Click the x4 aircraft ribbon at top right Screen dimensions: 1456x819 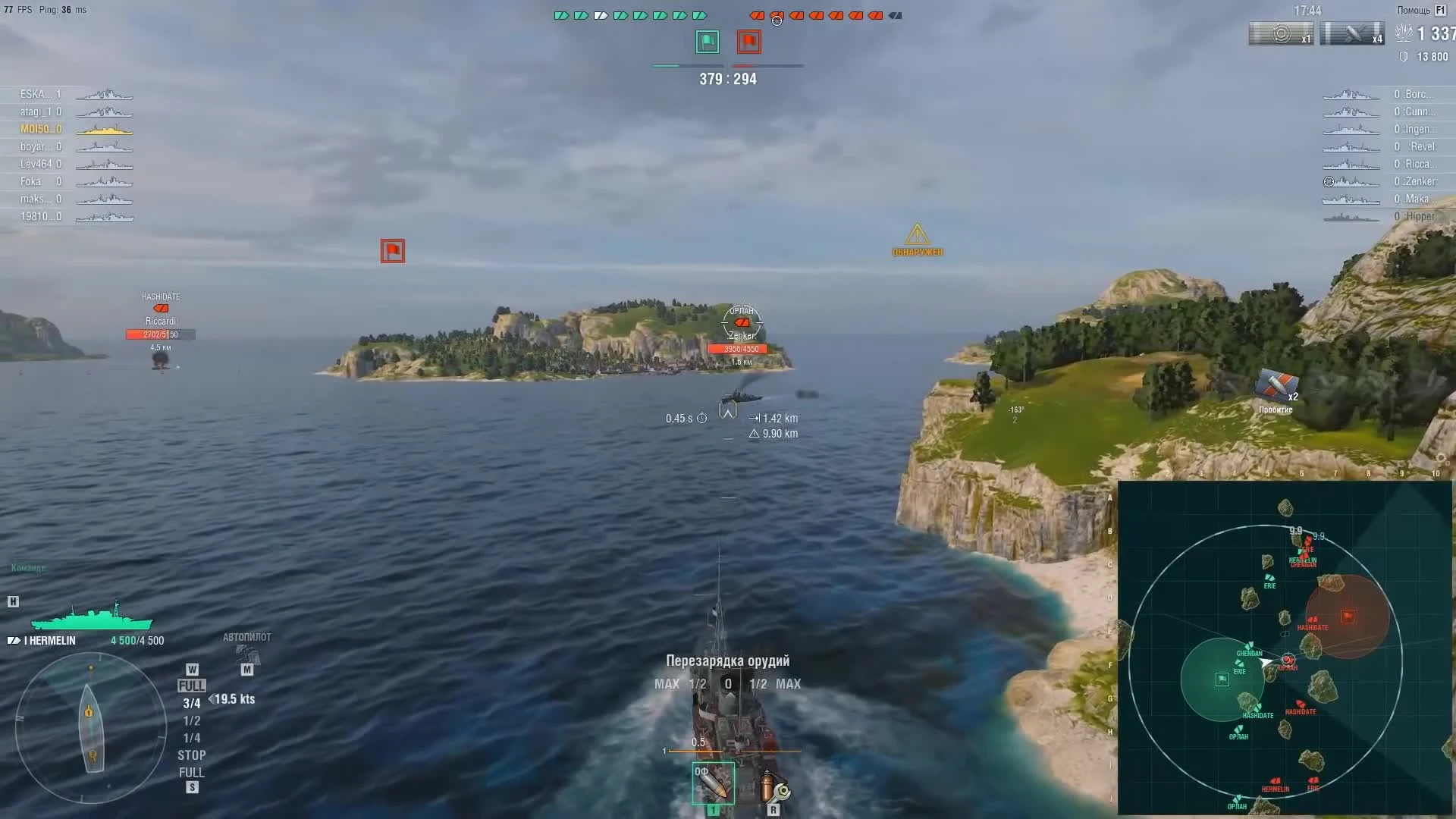coord(1353,33)
